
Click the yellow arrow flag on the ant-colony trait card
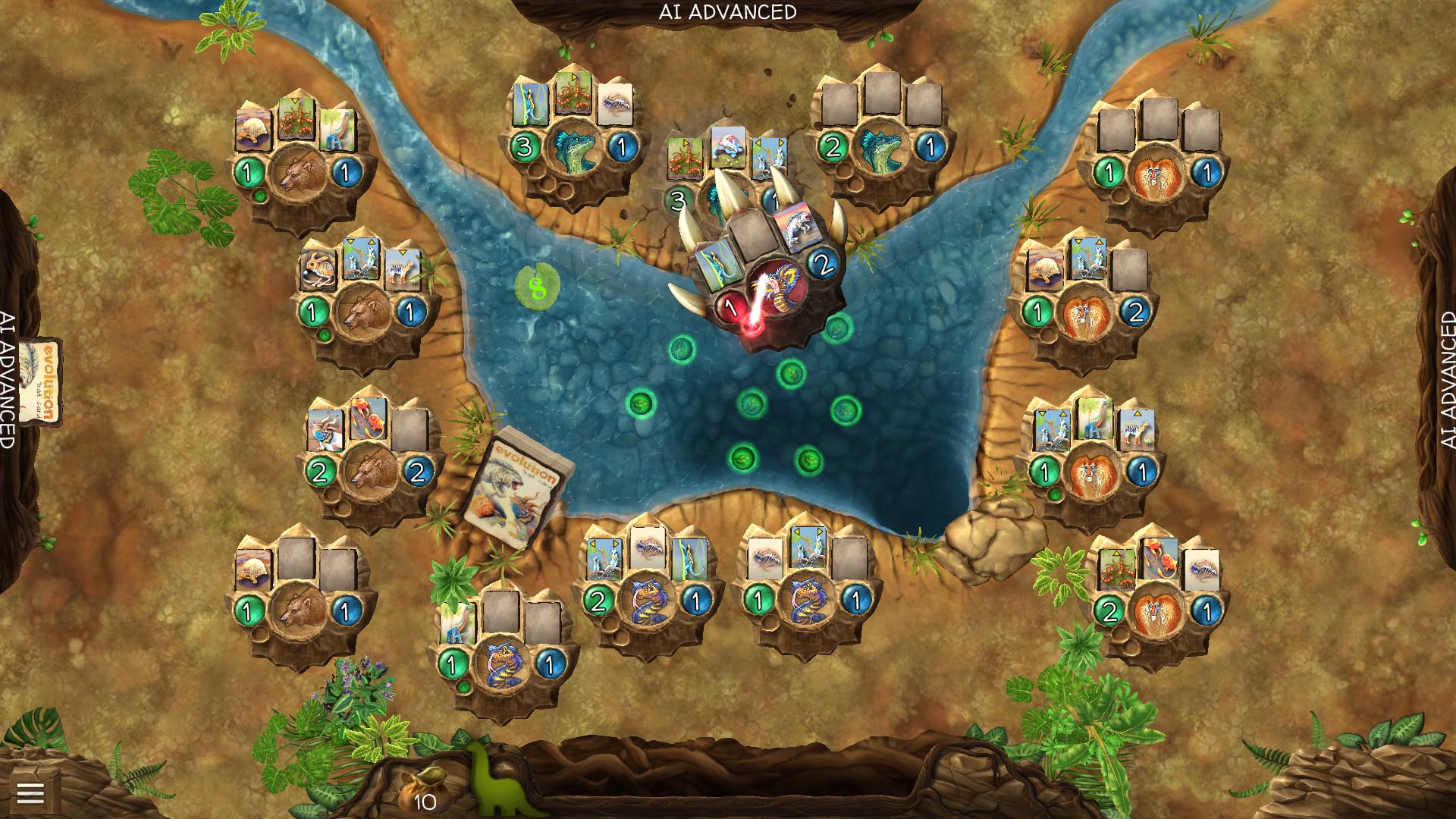click(685, 144)
